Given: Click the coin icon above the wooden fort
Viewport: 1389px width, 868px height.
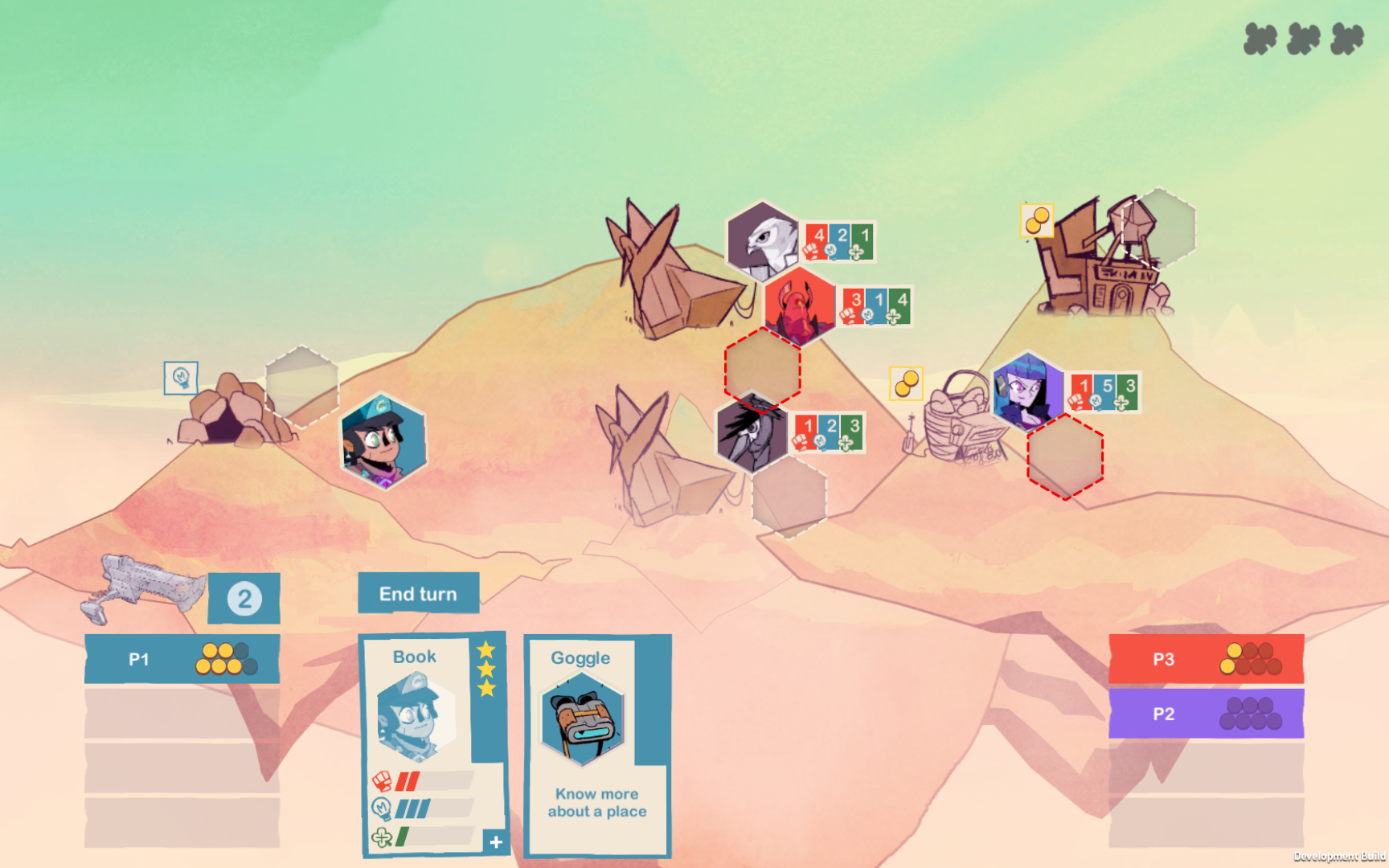Looking at the screenshot, I should [1037, 220].
